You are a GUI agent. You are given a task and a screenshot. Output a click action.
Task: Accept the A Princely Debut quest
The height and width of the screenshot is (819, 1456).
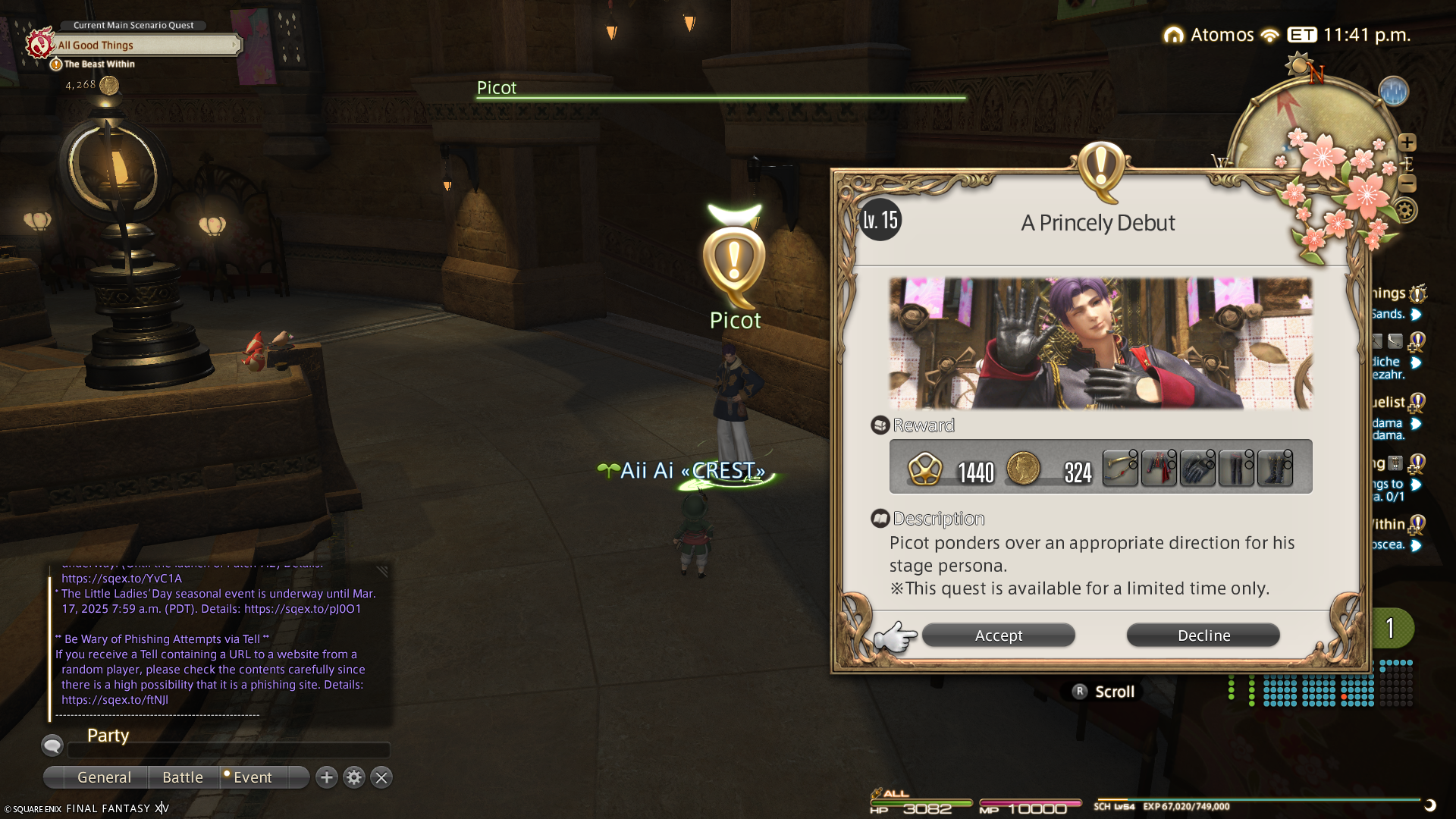pyautogui.click(x=998, y=635)
